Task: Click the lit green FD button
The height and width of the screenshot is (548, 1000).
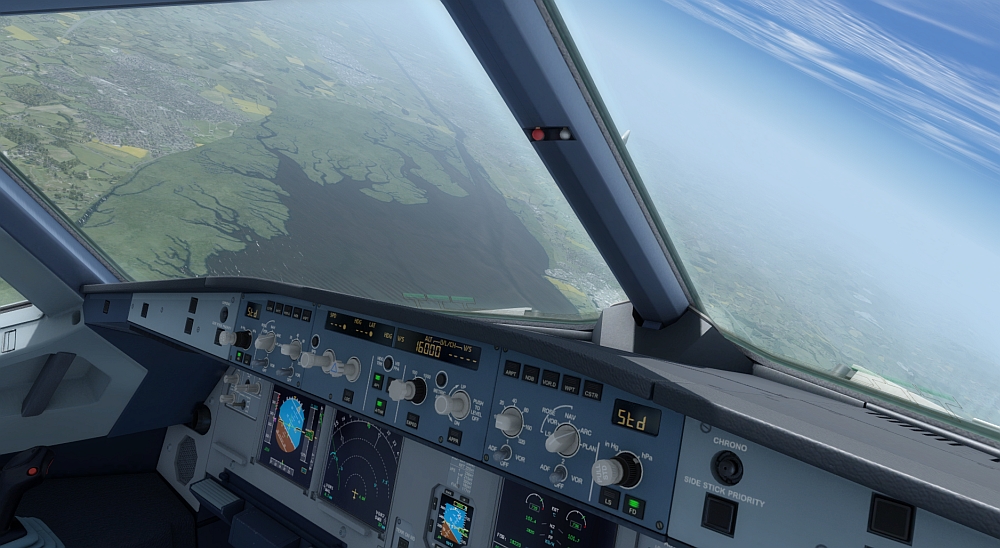Action: (633, 507)
